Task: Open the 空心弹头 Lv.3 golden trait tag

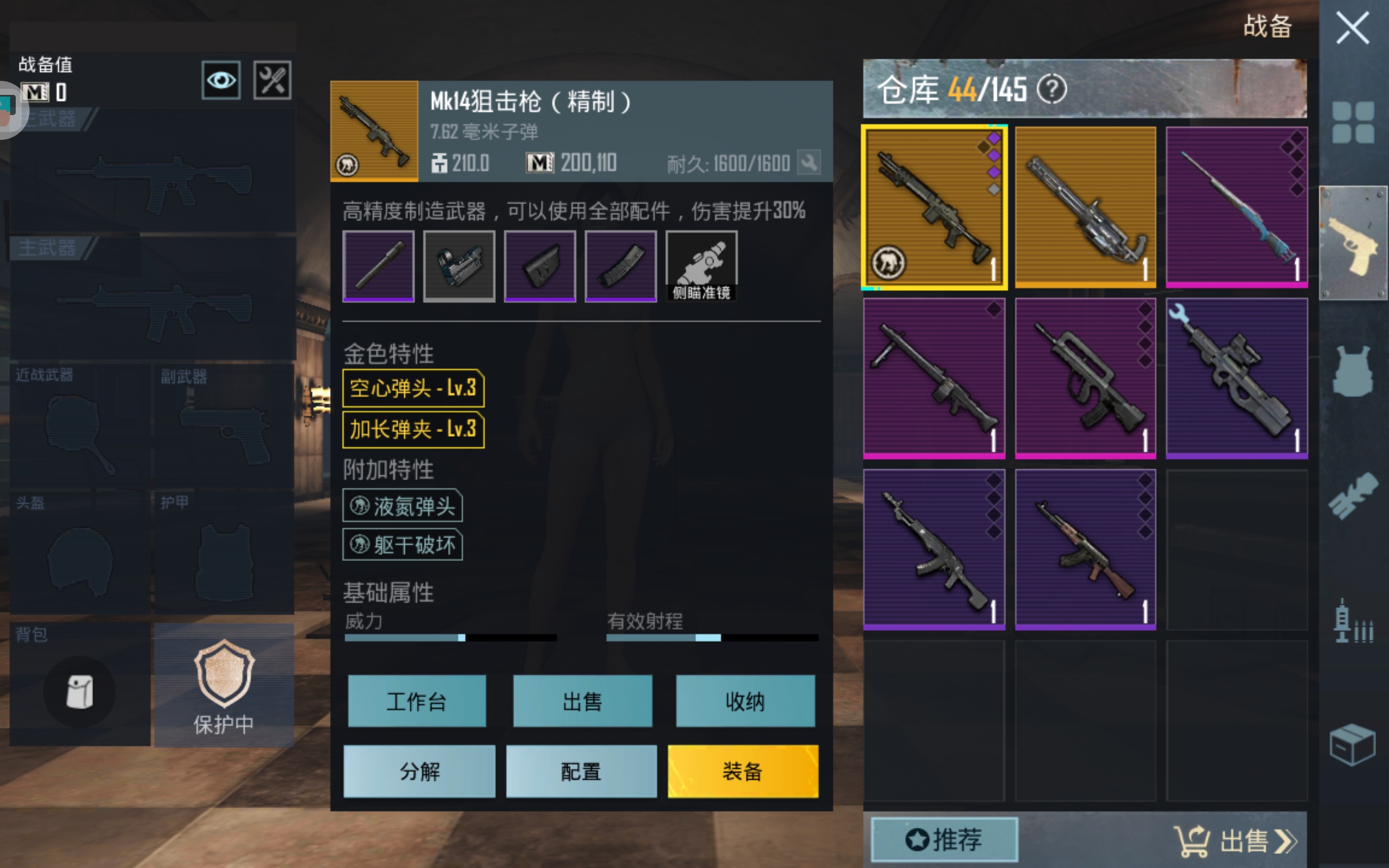Action: pos(413,388)
